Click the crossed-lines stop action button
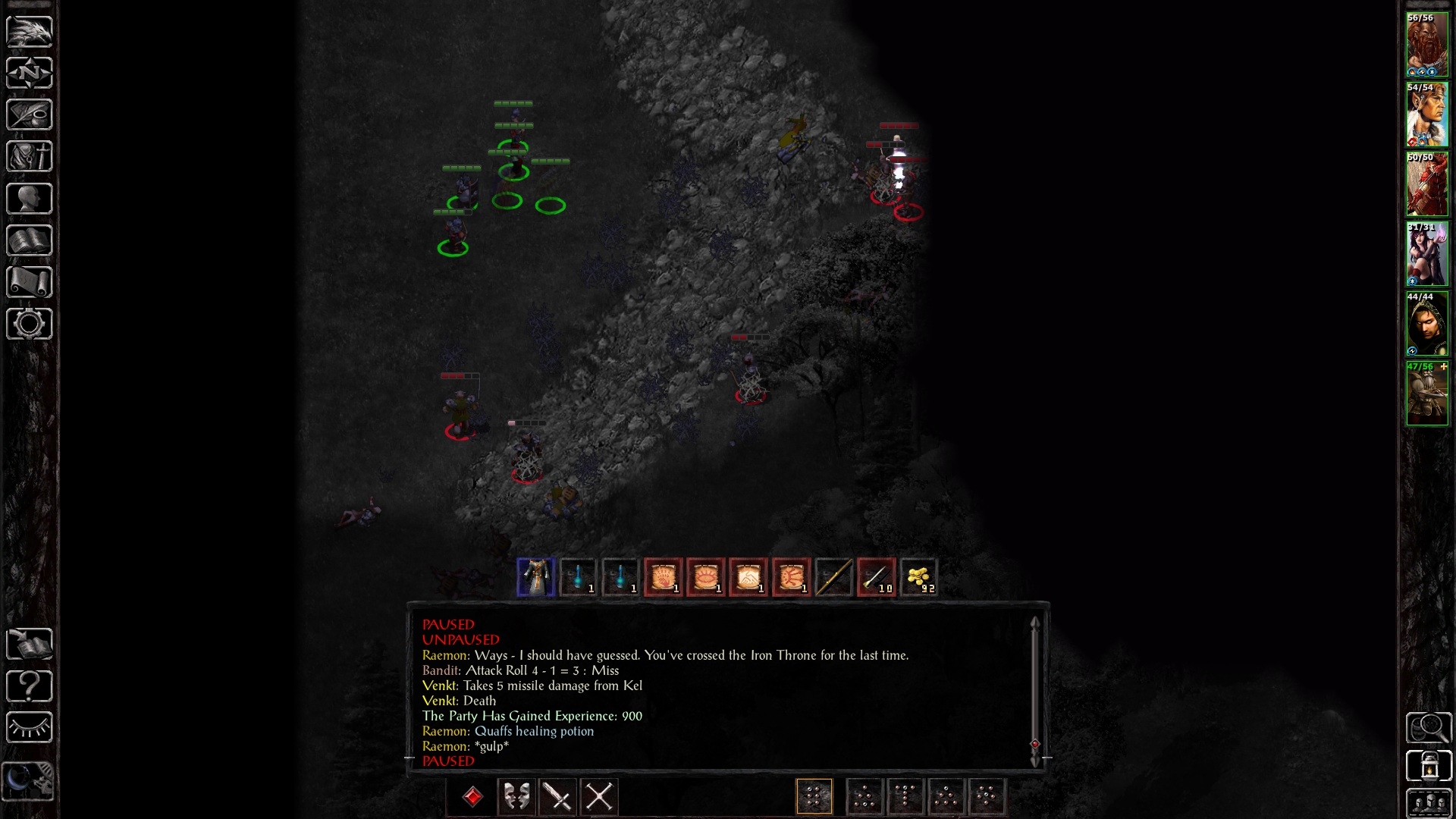 599,797
